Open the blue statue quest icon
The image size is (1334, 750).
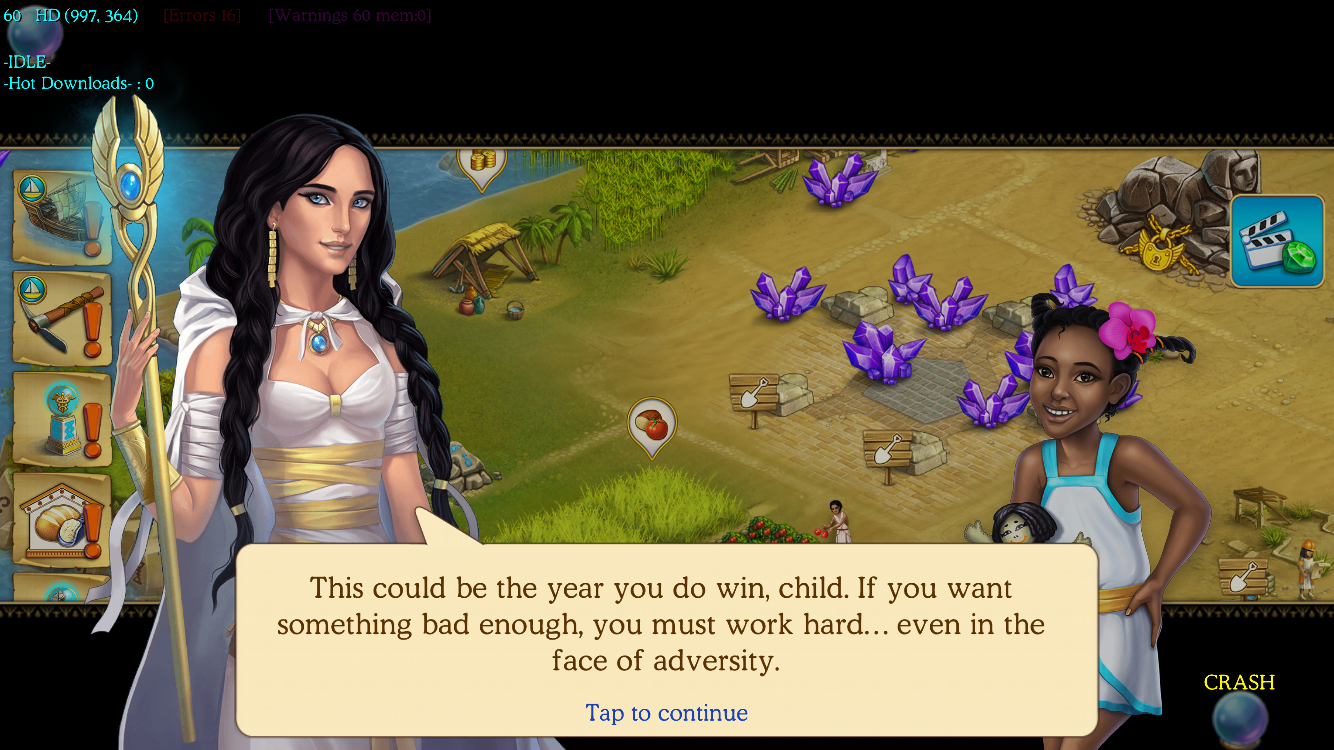coord(61,418)
